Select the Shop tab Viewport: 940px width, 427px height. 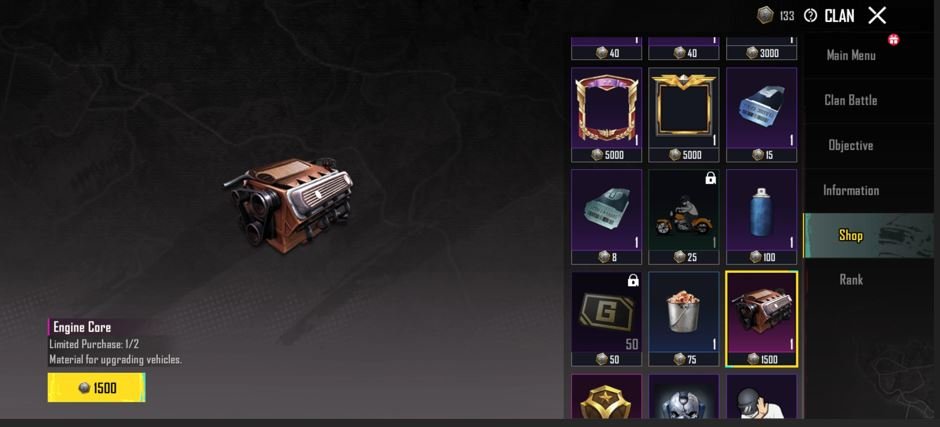pyautogui.click(x=851, y=235)
